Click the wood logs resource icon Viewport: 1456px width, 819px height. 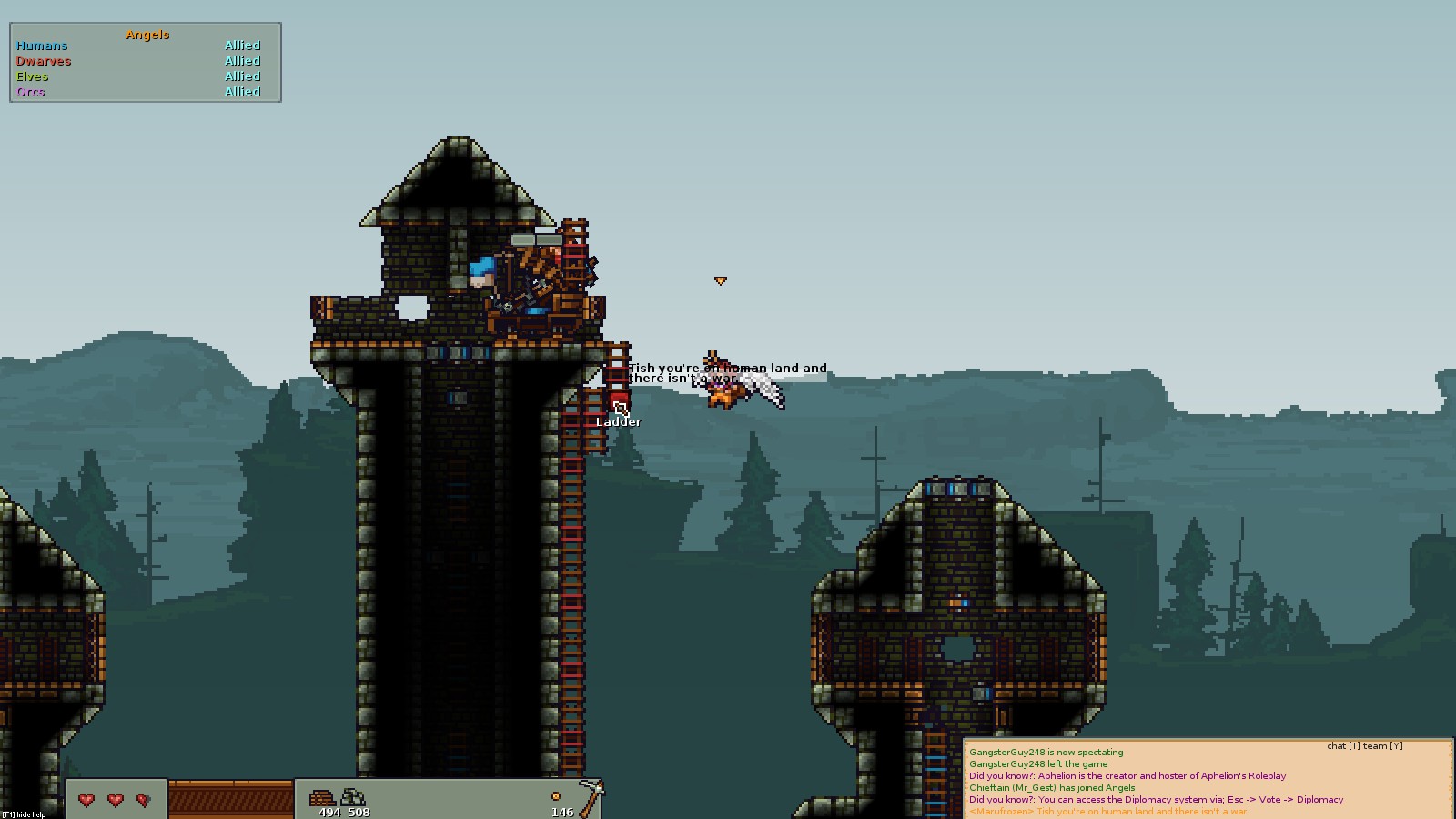tap(321, 798)
